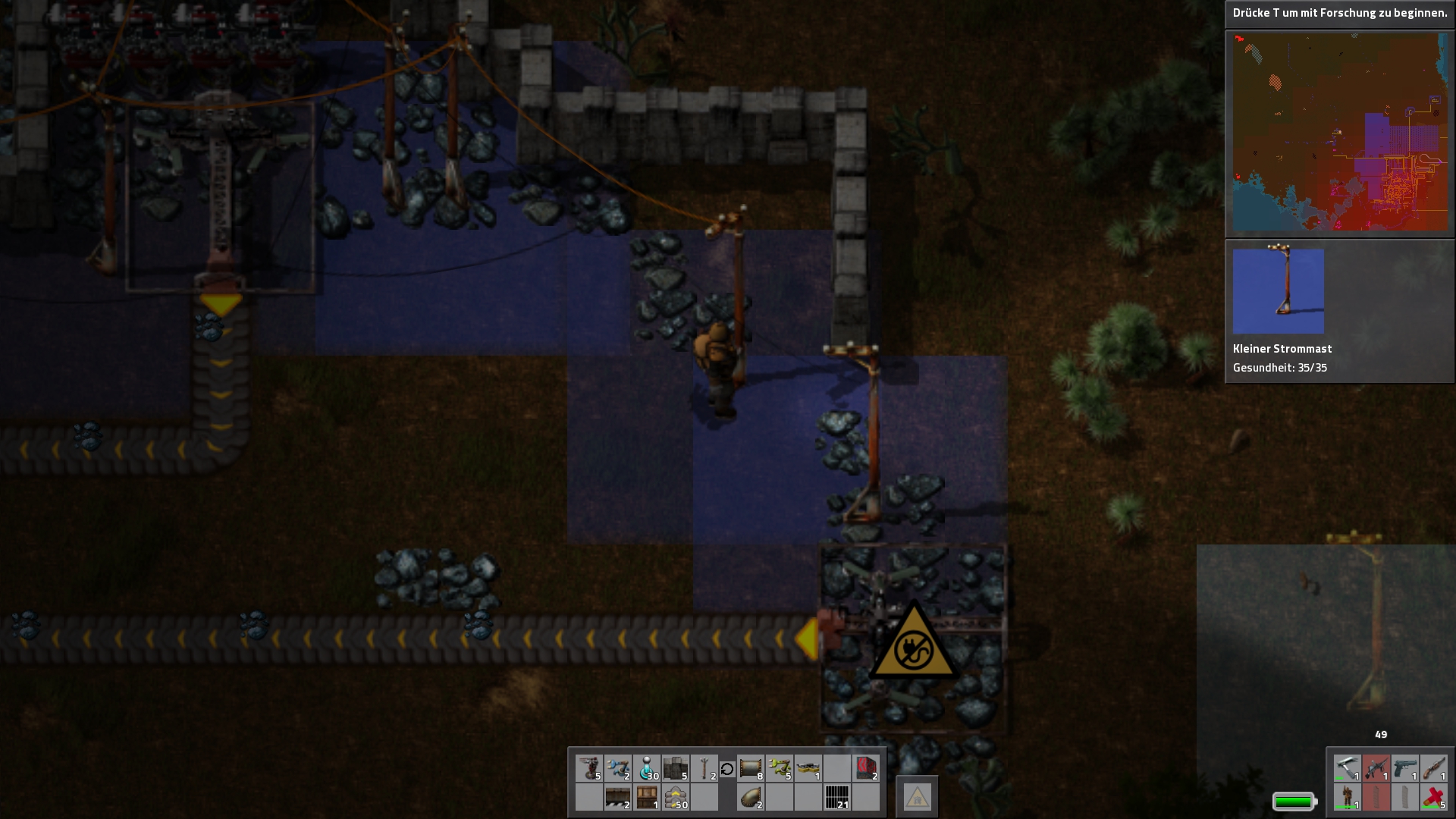Select the shotgun weapon slot
This screenshot has width=1456, height=819.
(1434, 768)
